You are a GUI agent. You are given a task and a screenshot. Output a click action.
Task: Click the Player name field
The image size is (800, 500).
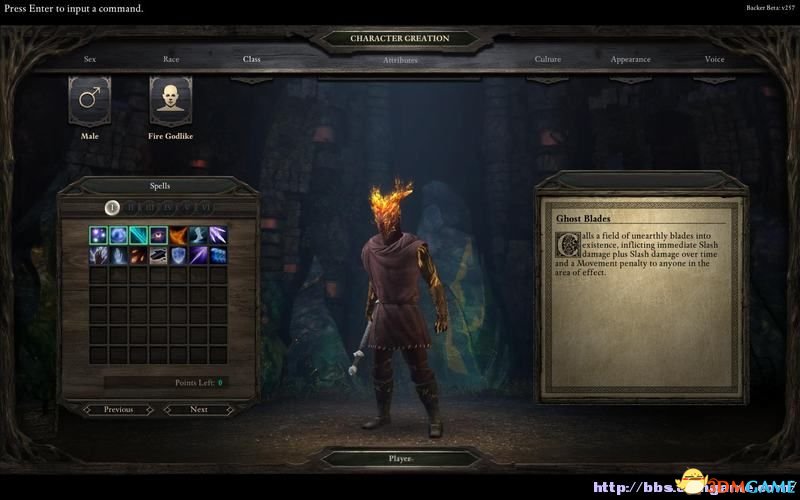(x=400, y=459)
